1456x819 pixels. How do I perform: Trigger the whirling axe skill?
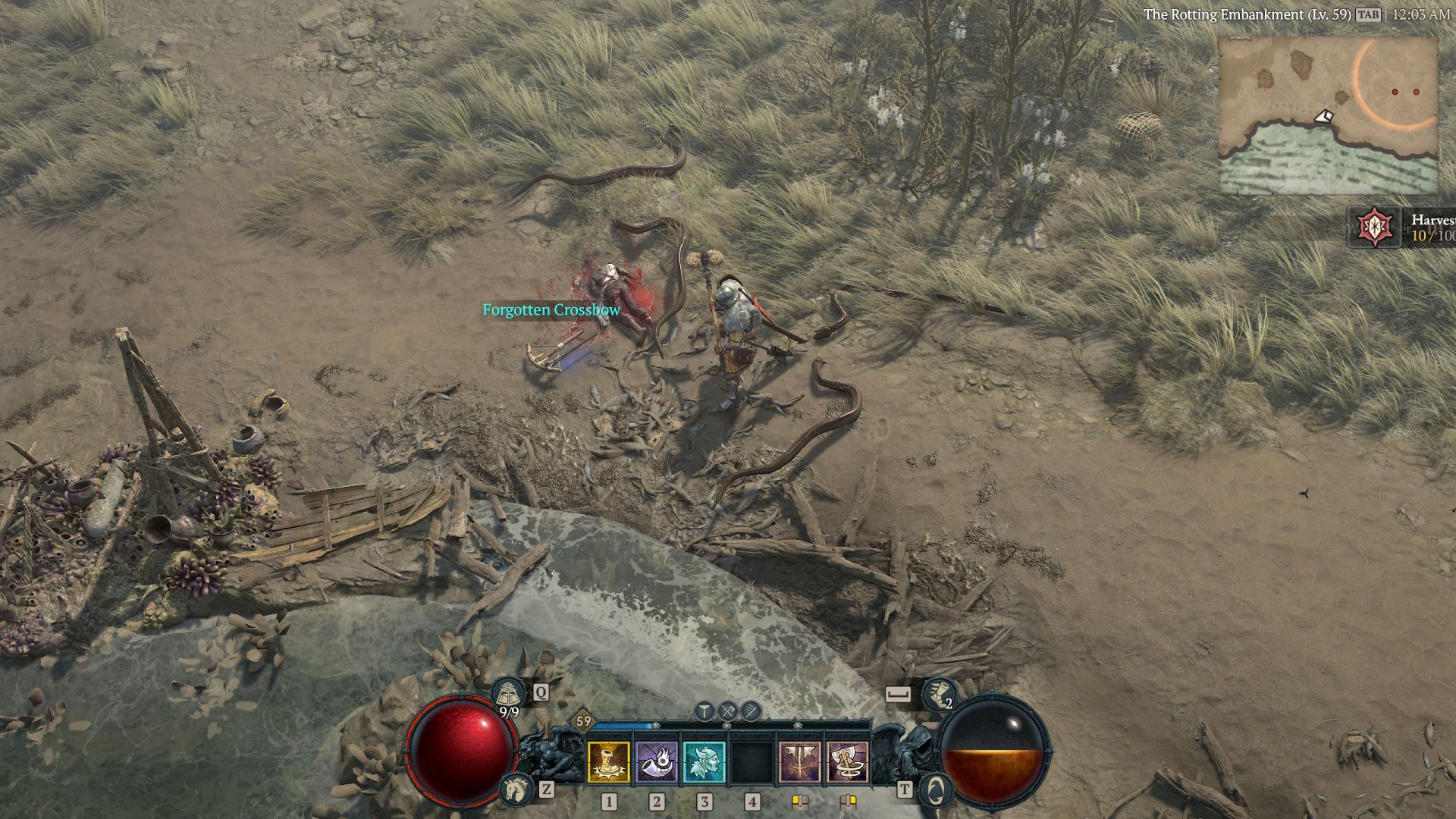point(847,762)
